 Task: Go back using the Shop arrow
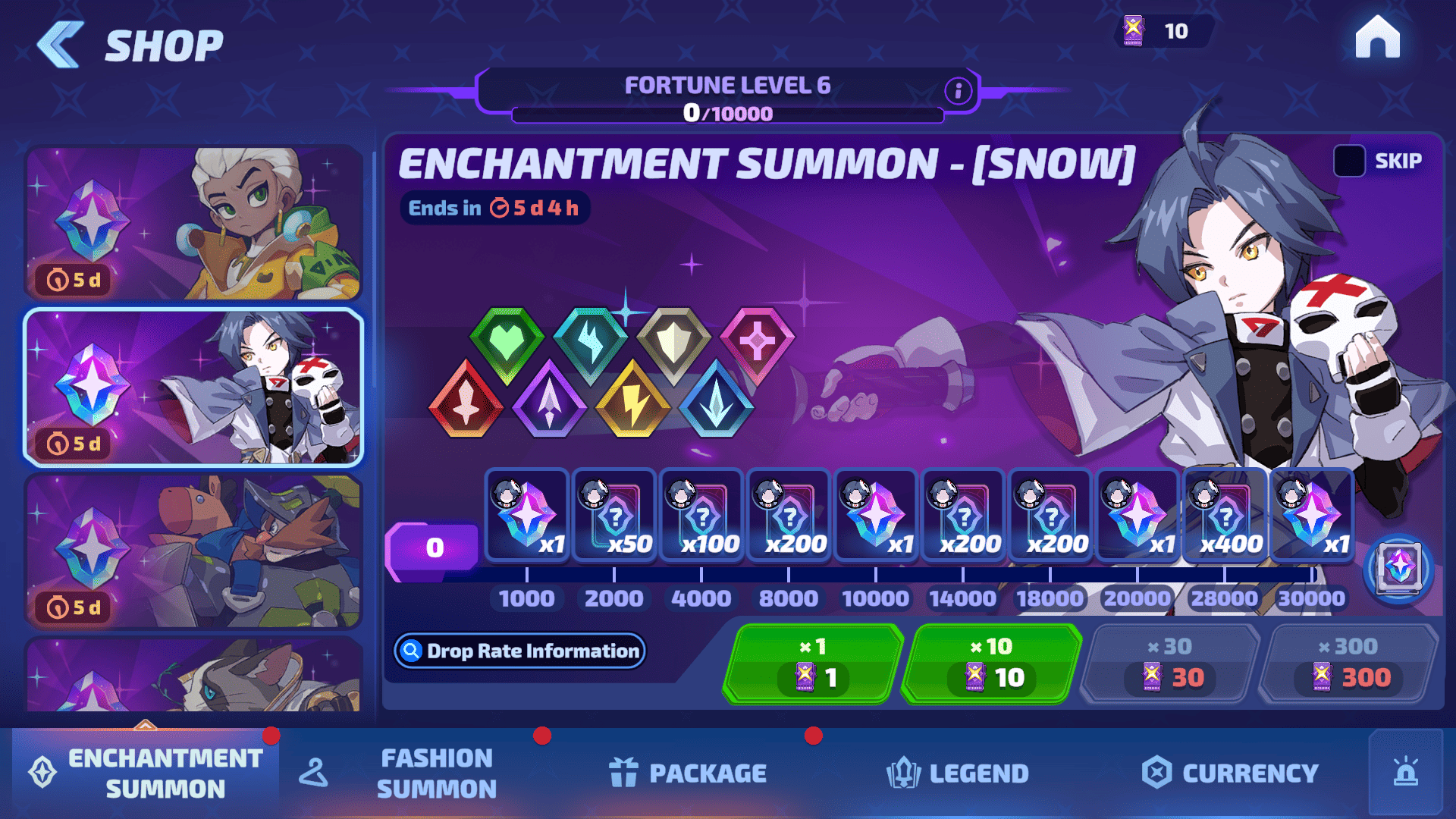point(61,45)
